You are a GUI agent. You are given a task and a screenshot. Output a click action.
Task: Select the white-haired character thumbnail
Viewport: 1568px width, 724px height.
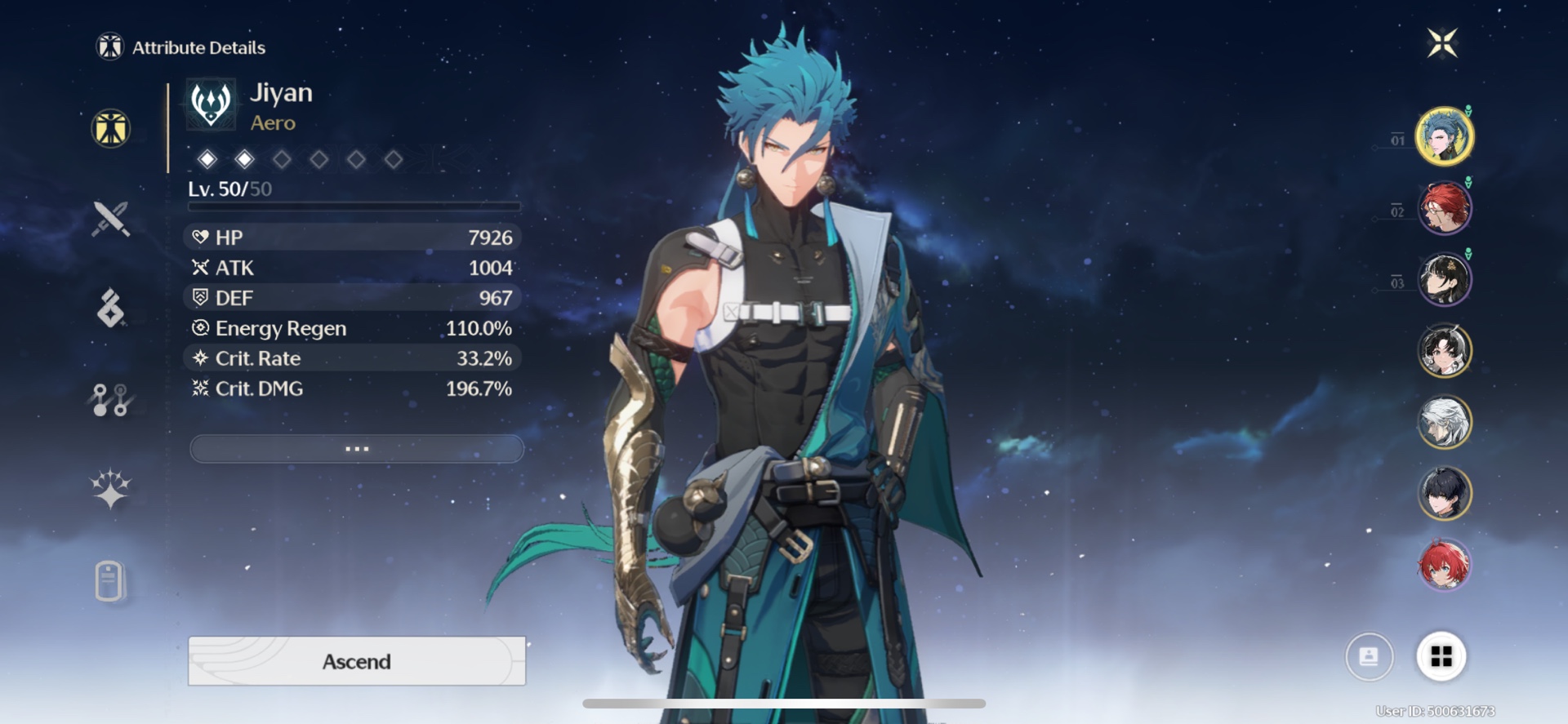[x=1445, y=422]
